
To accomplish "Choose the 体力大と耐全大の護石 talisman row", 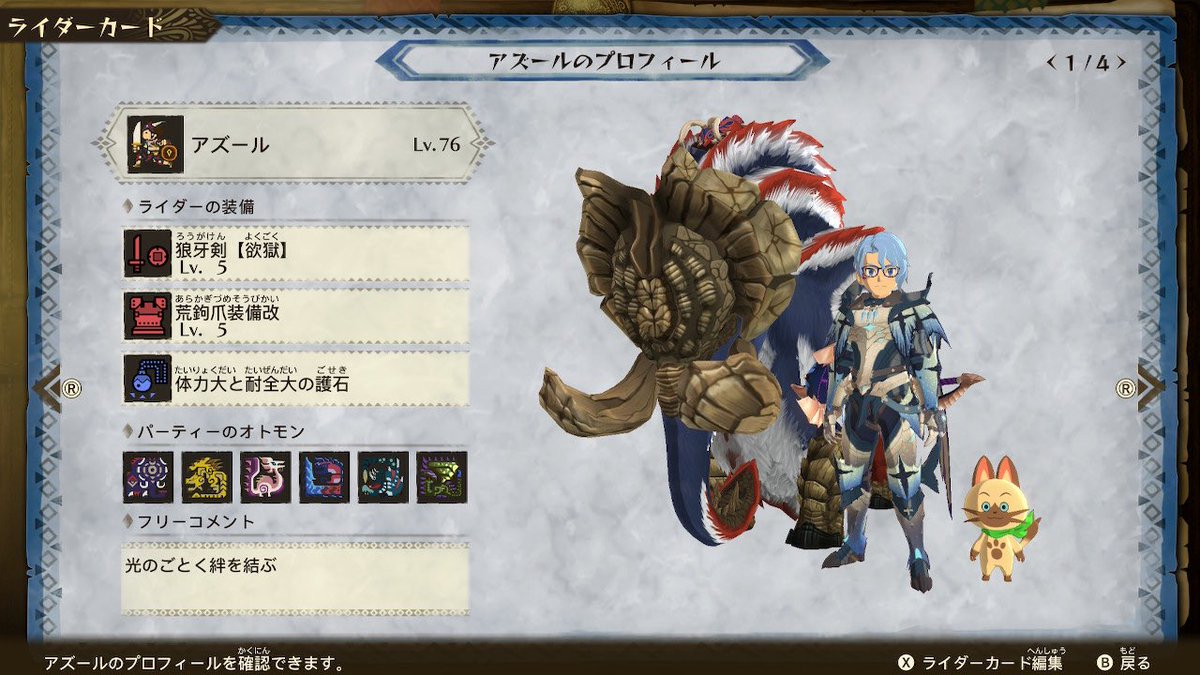I will tap(296, 379).
